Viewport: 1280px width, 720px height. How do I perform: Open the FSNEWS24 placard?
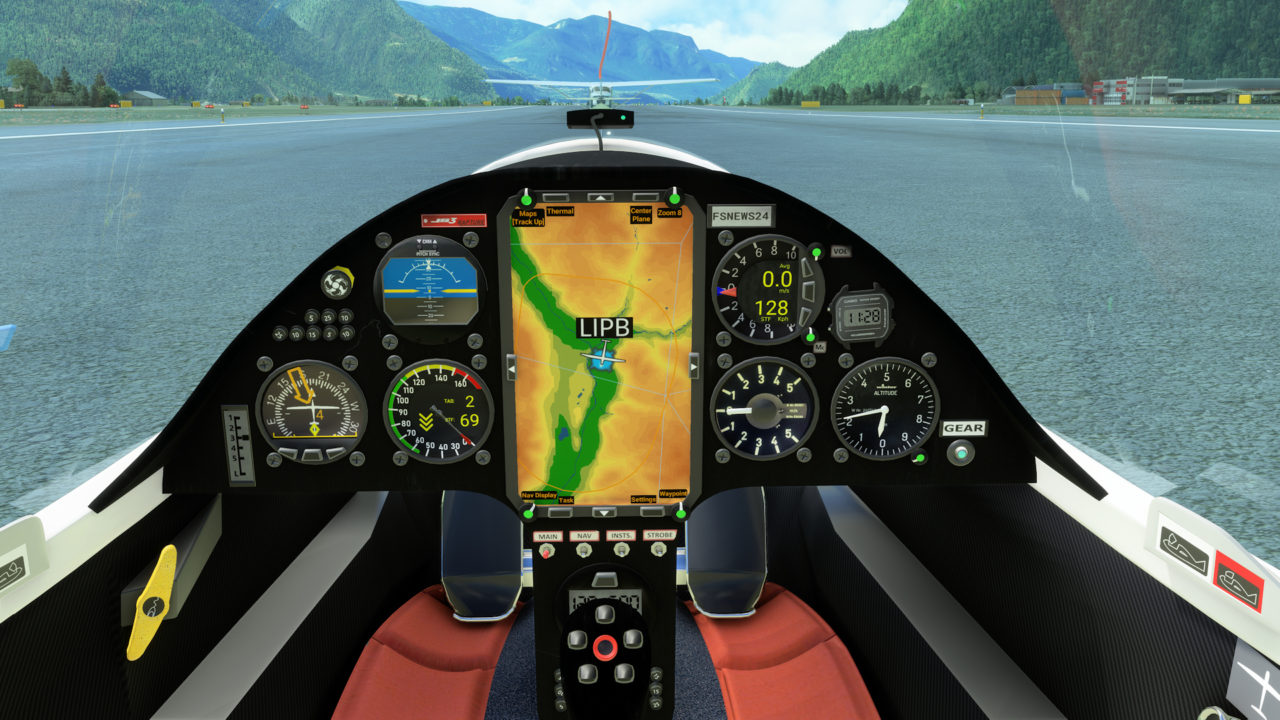click(x=743, y=213)
